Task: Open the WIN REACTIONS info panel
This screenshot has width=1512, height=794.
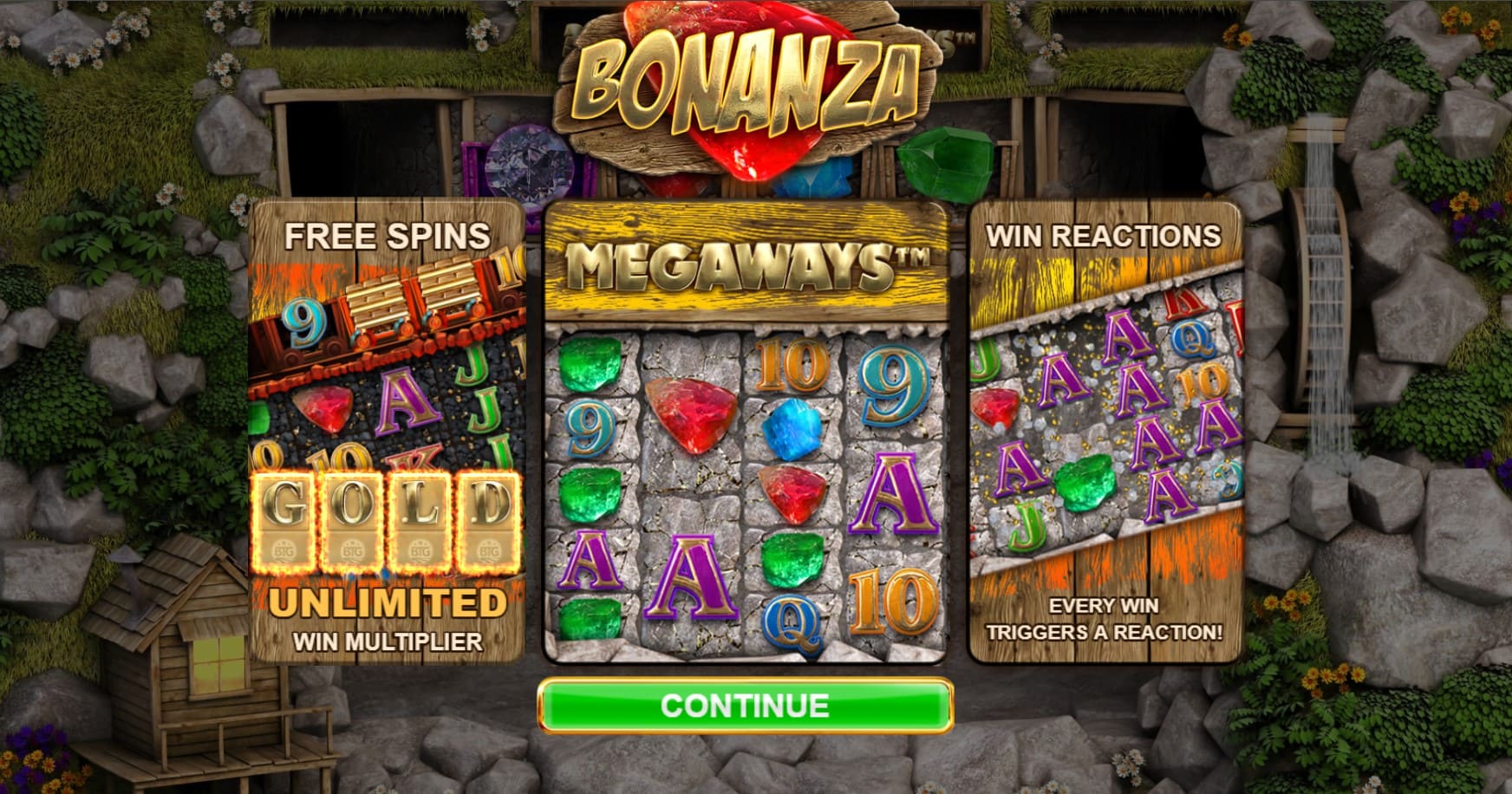Action: tap(1104, 235)
